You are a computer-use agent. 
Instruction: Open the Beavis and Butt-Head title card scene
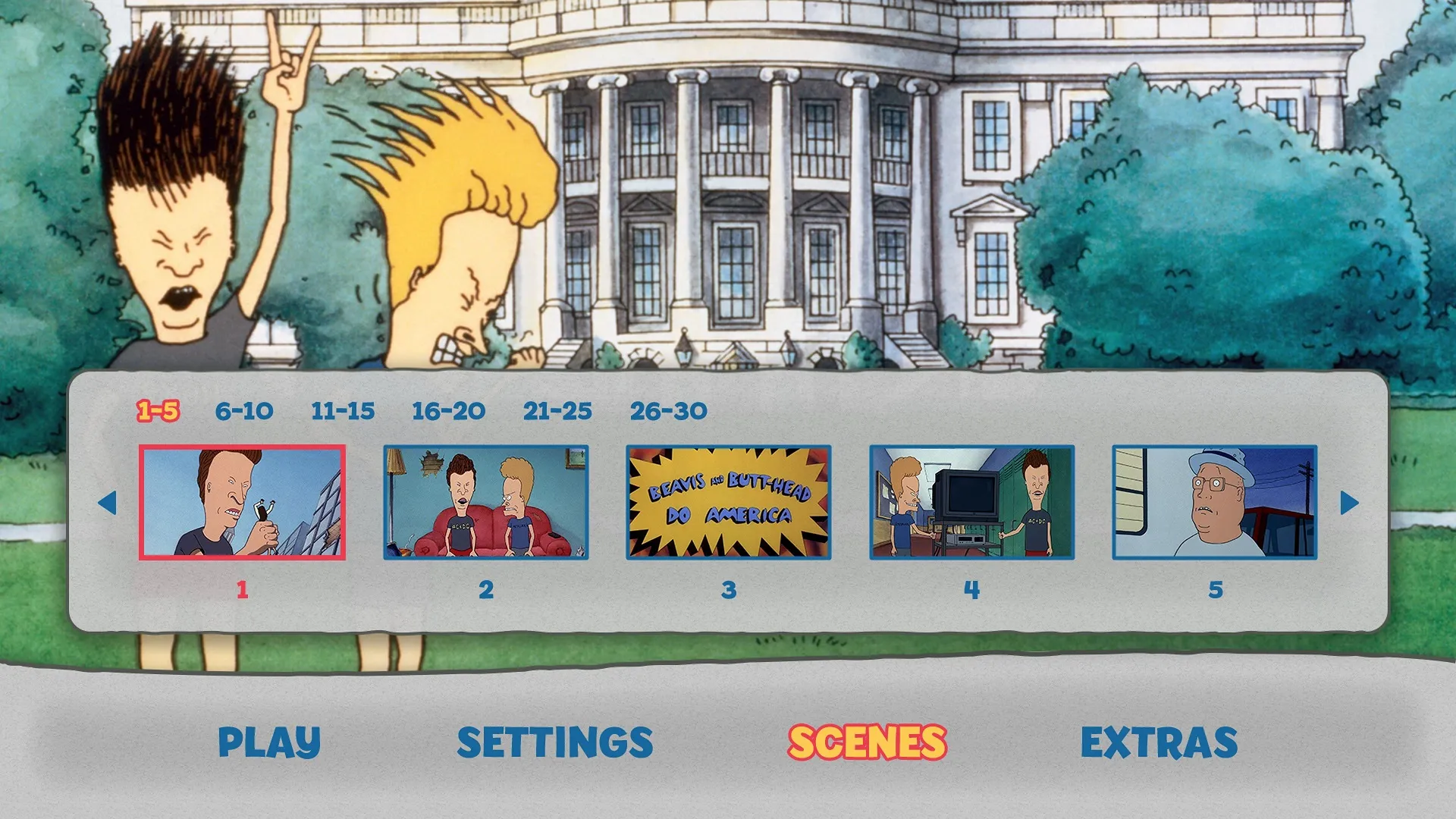728,501
